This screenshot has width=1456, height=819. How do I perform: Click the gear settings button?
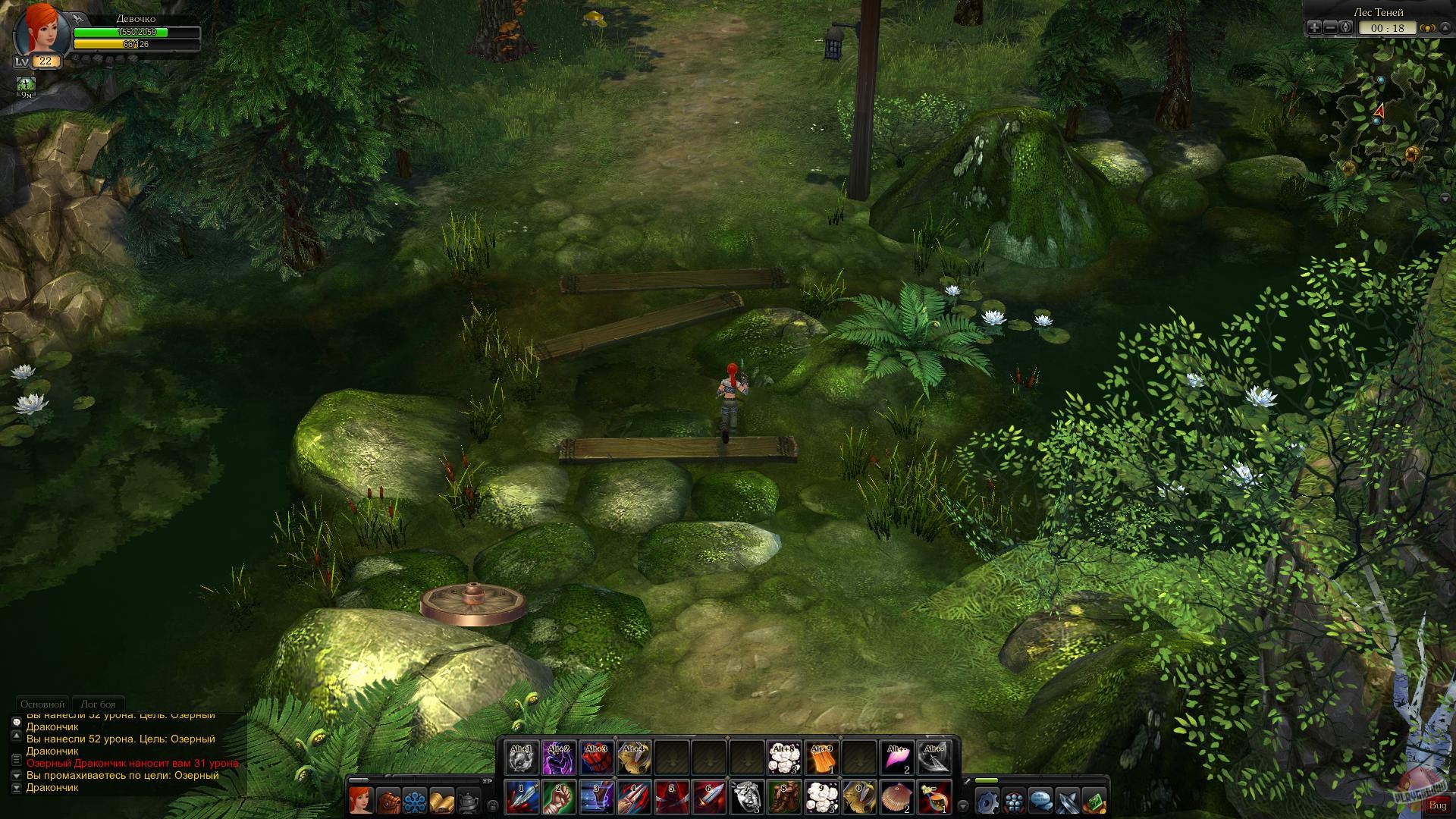click(x=987, y=801)
